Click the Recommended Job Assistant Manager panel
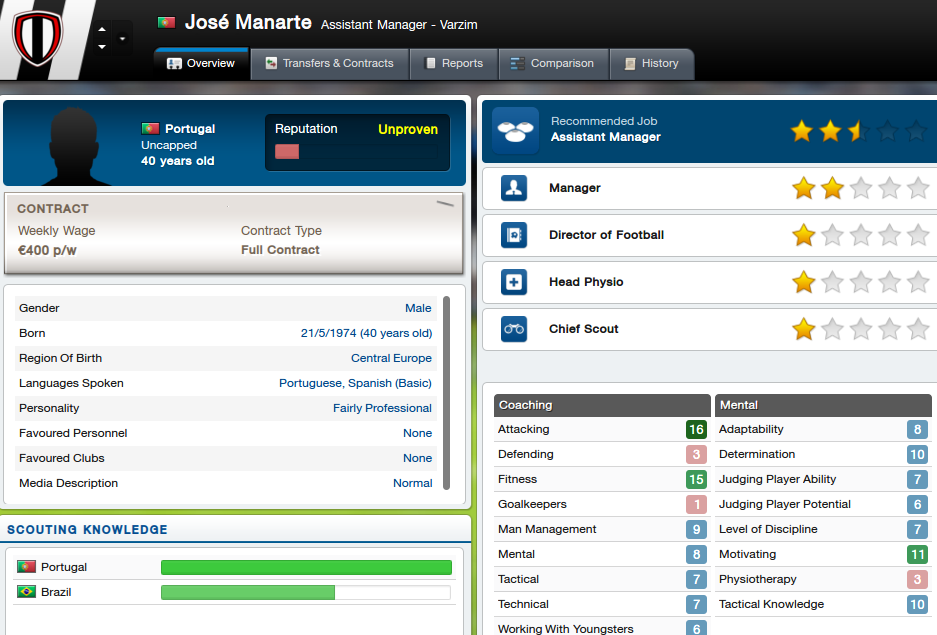 709,132
